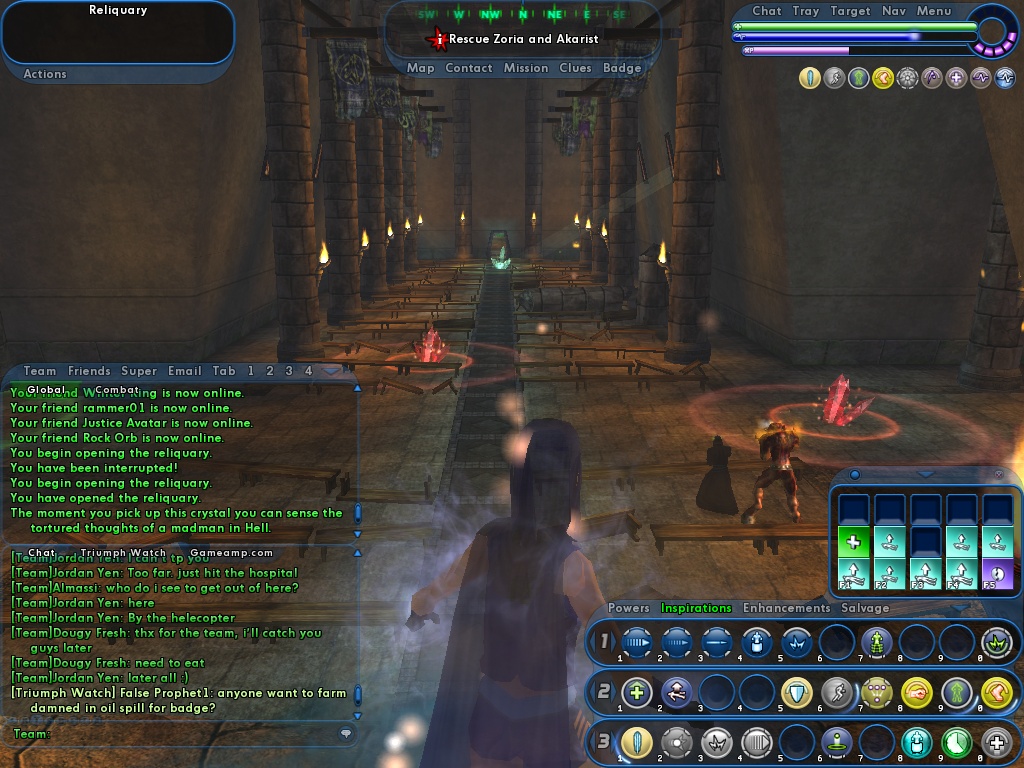The height and width of the screenshot is (768, 1024).
Task: Toggle the Nav window
Action: (894, 11)
